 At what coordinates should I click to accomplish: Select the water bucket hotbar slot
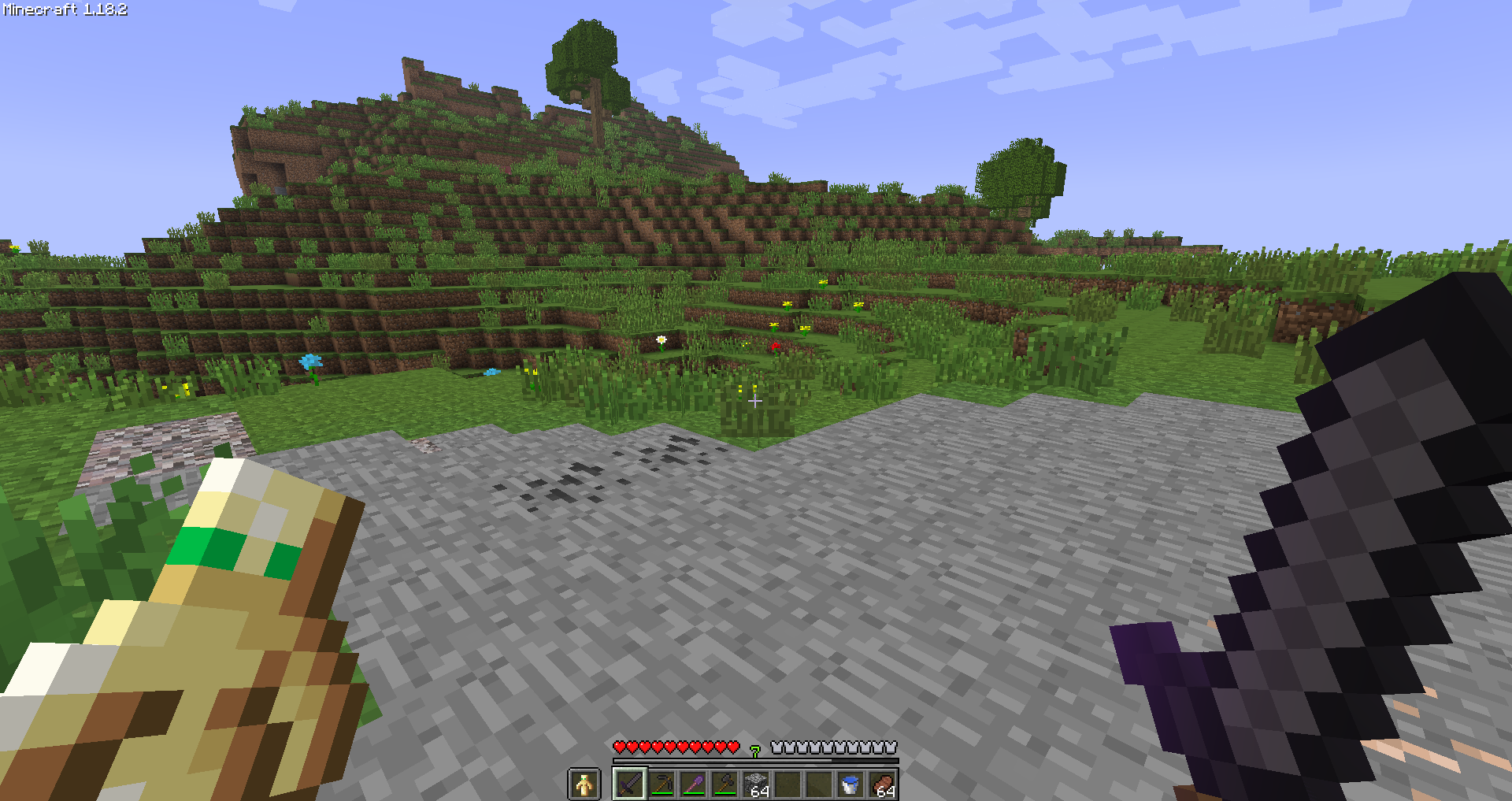[x=850, y=784]
